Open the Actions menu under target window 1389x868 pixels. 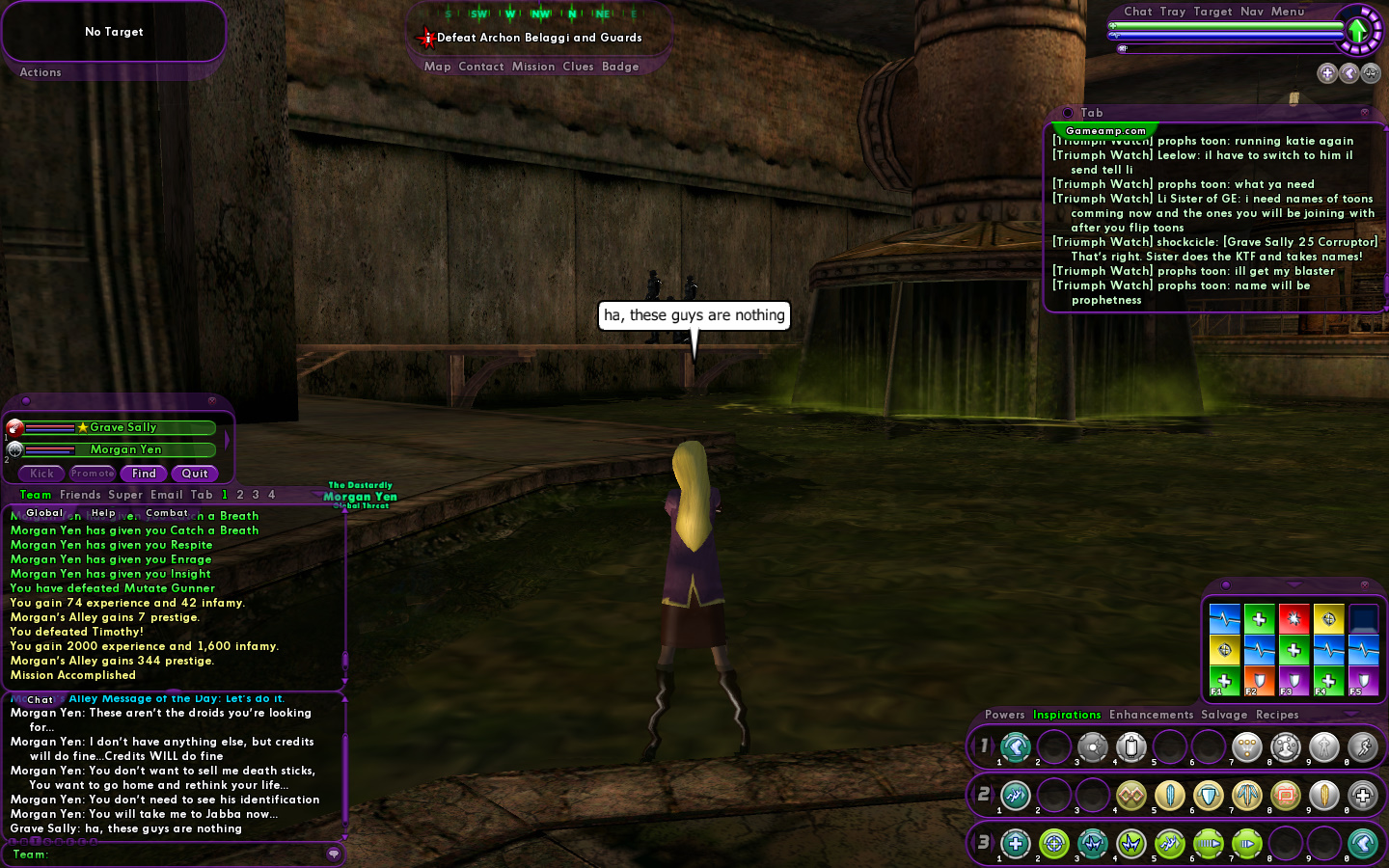pyautogui.click(x=41, y=72)
